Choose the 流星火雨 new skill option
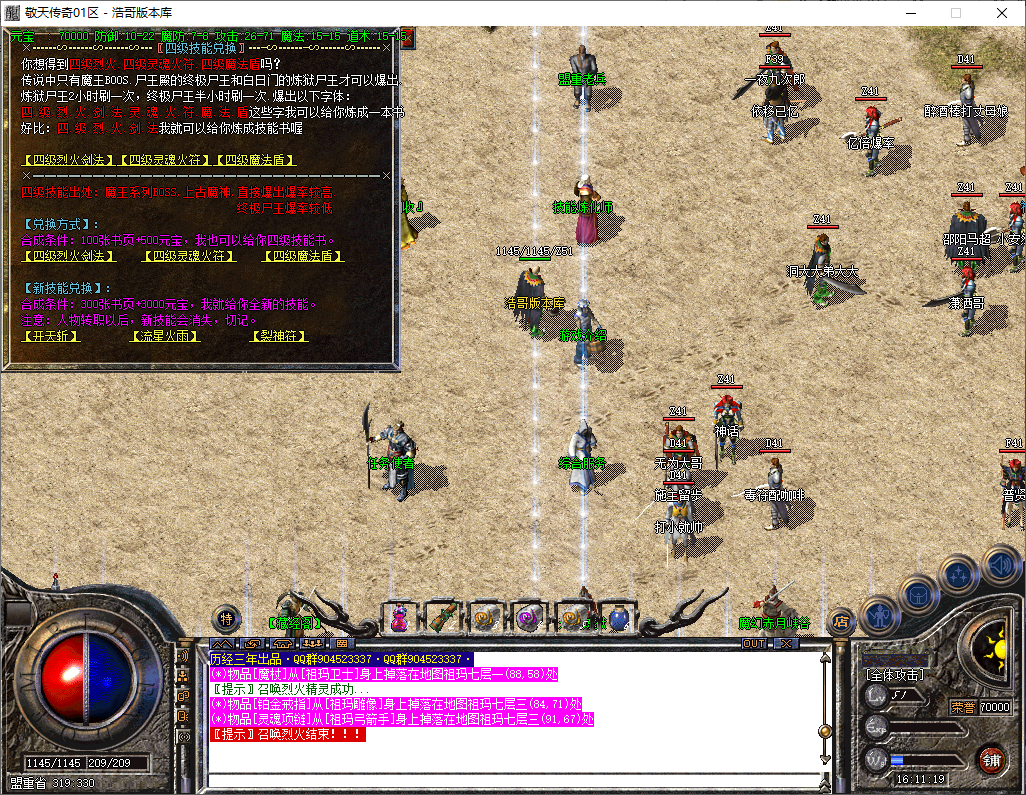The width and height of the screenshot is (1026, 795). pos(165,336)
